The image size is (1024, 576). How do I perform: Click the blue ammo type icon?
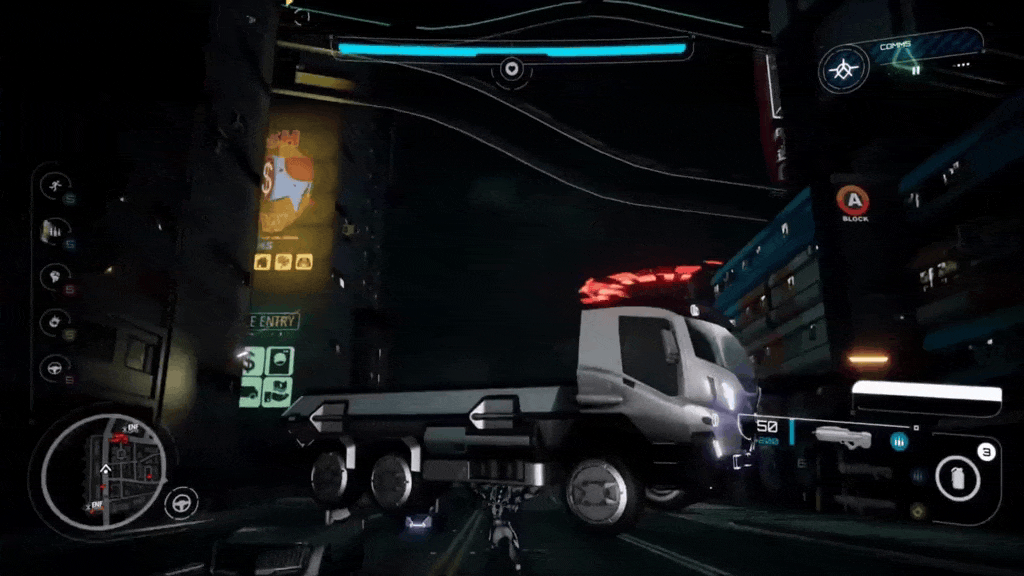(x=899, y=441)
